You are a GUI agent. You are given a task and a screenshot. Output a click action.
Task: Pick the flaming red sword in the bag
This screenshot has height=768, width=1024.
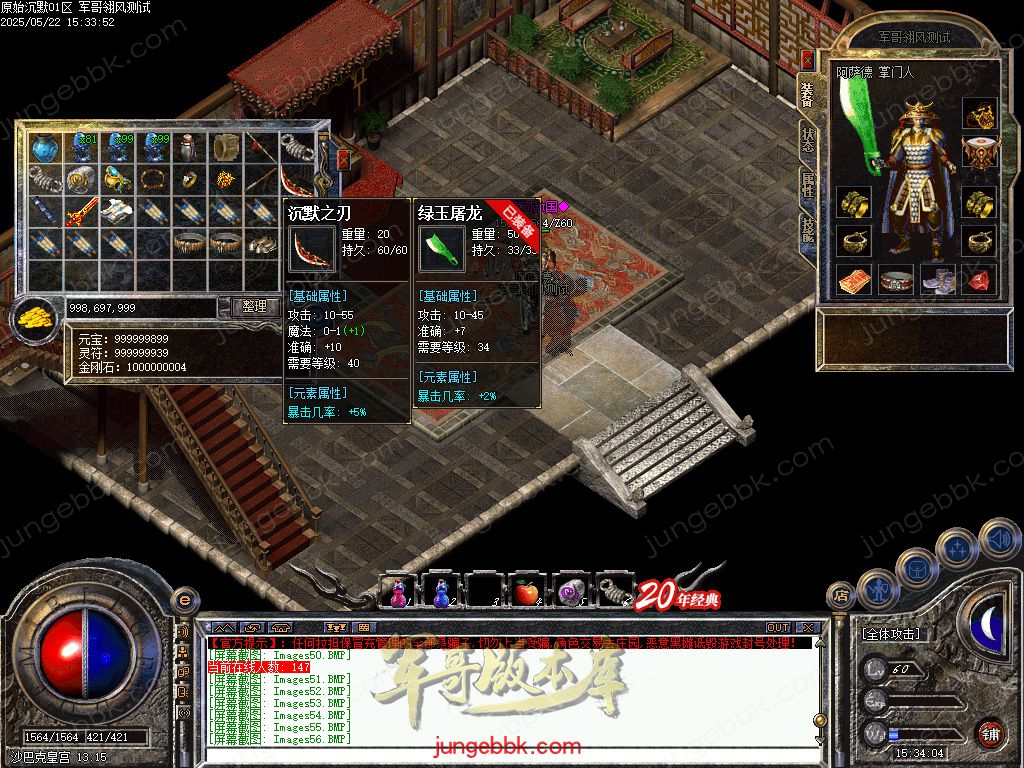(82, 212)
